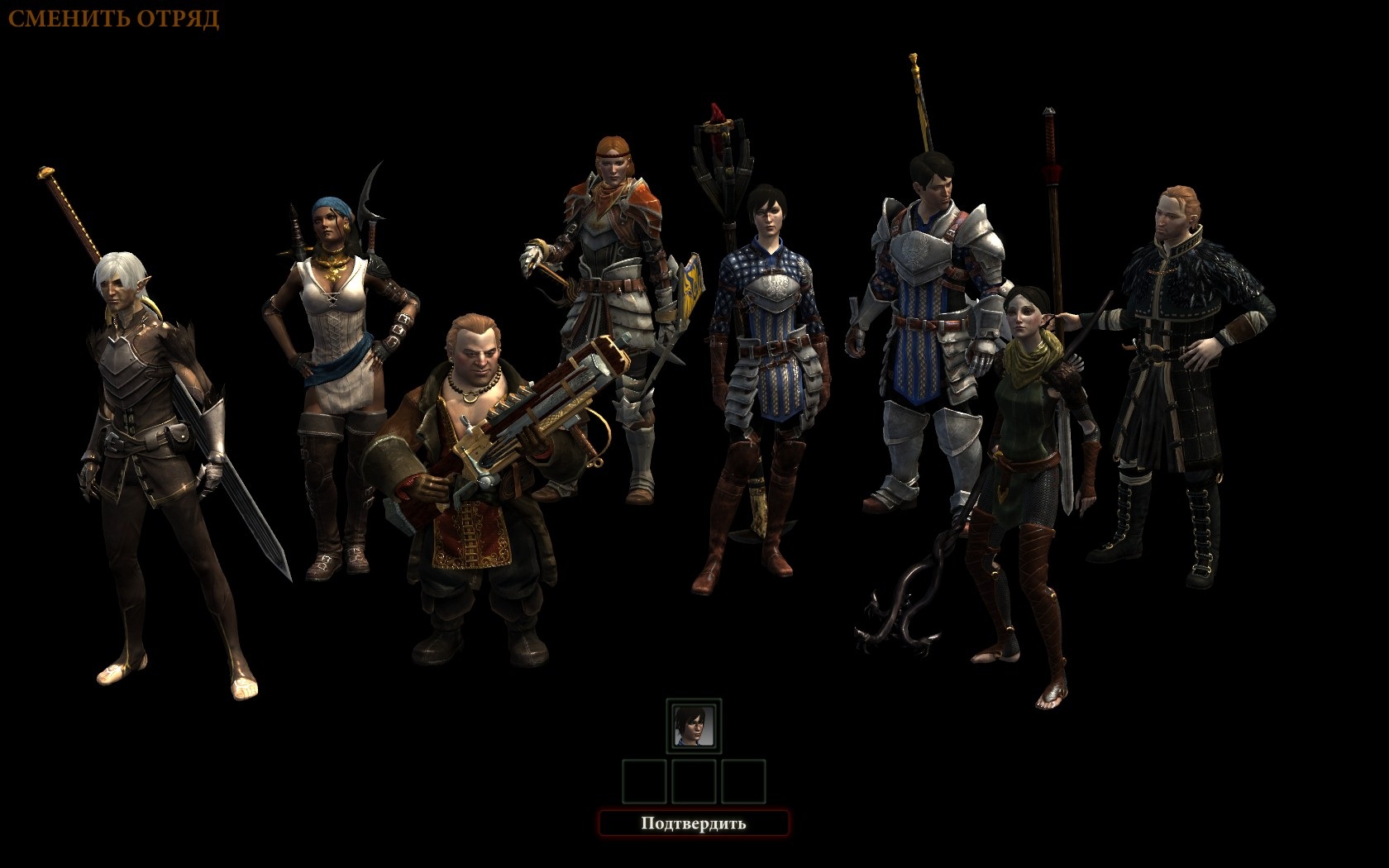Viewport: 1389px width, 868px height.
Task: Add Anders in the feathered black coat
Action: point(1178,347)
